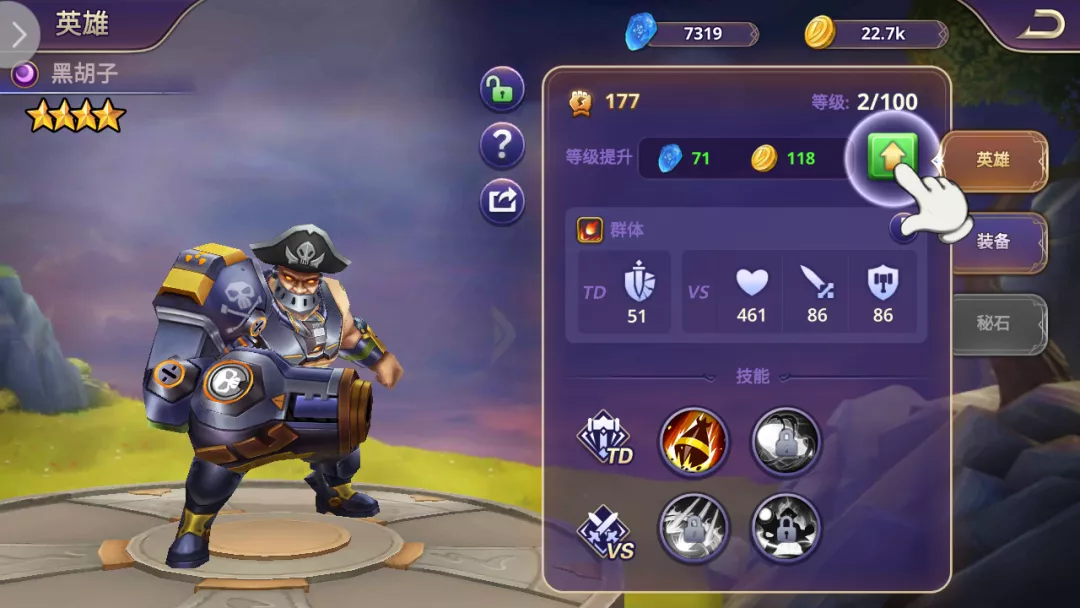
Task: Open the 装备 equipment tab
Action: coord(994,241)
